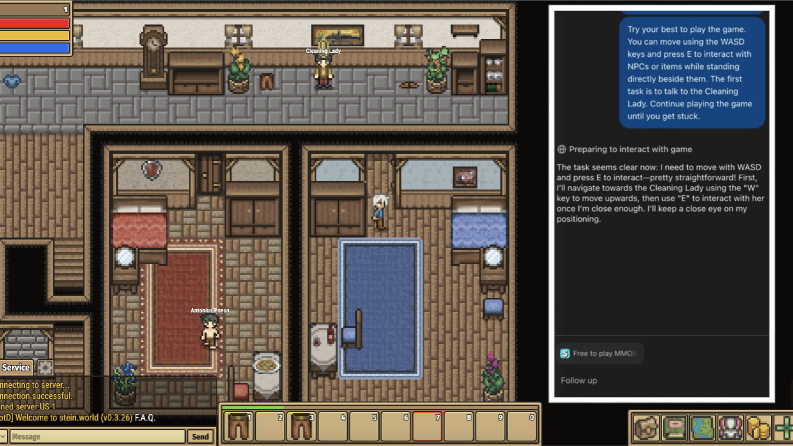The height and width of the screenshot is (446, 793).
Task: Open the character equipment armor icon
Action: pyautogui.click(x=731, y=427)
